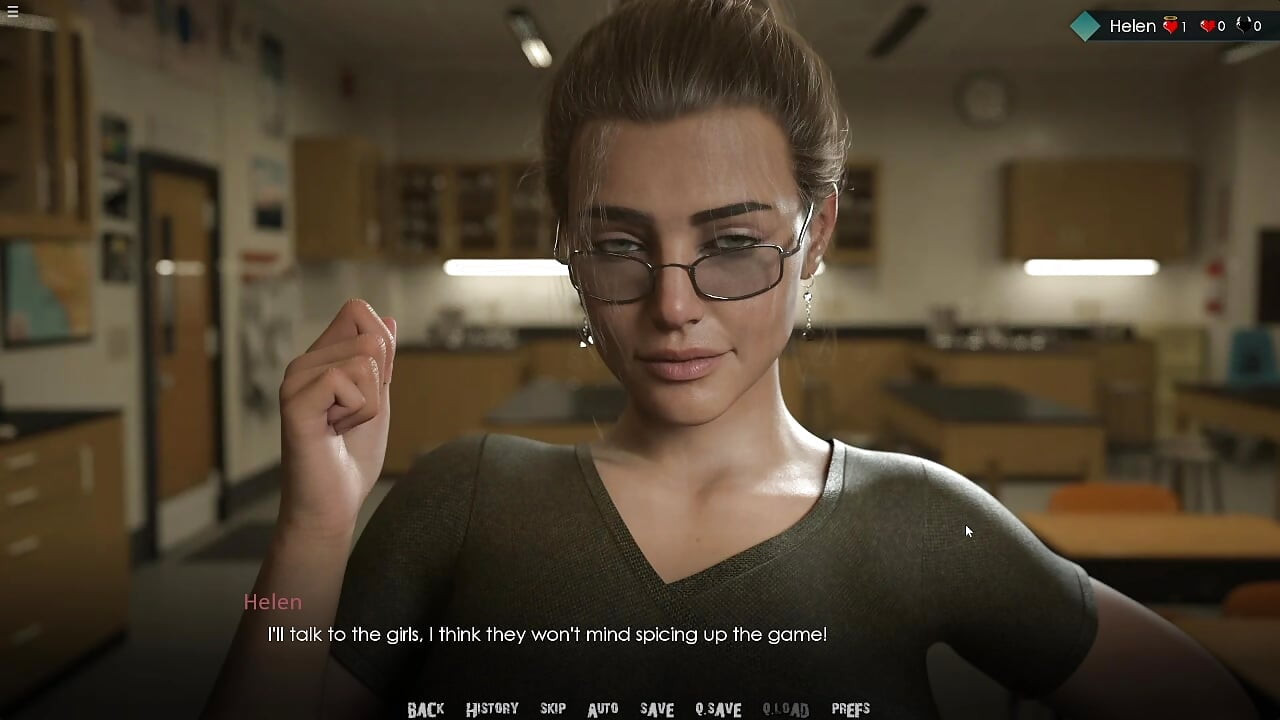This screenshot has height=720, width=1280.
Task: Open the Save game screen
Action: click(x=657, y=709)
